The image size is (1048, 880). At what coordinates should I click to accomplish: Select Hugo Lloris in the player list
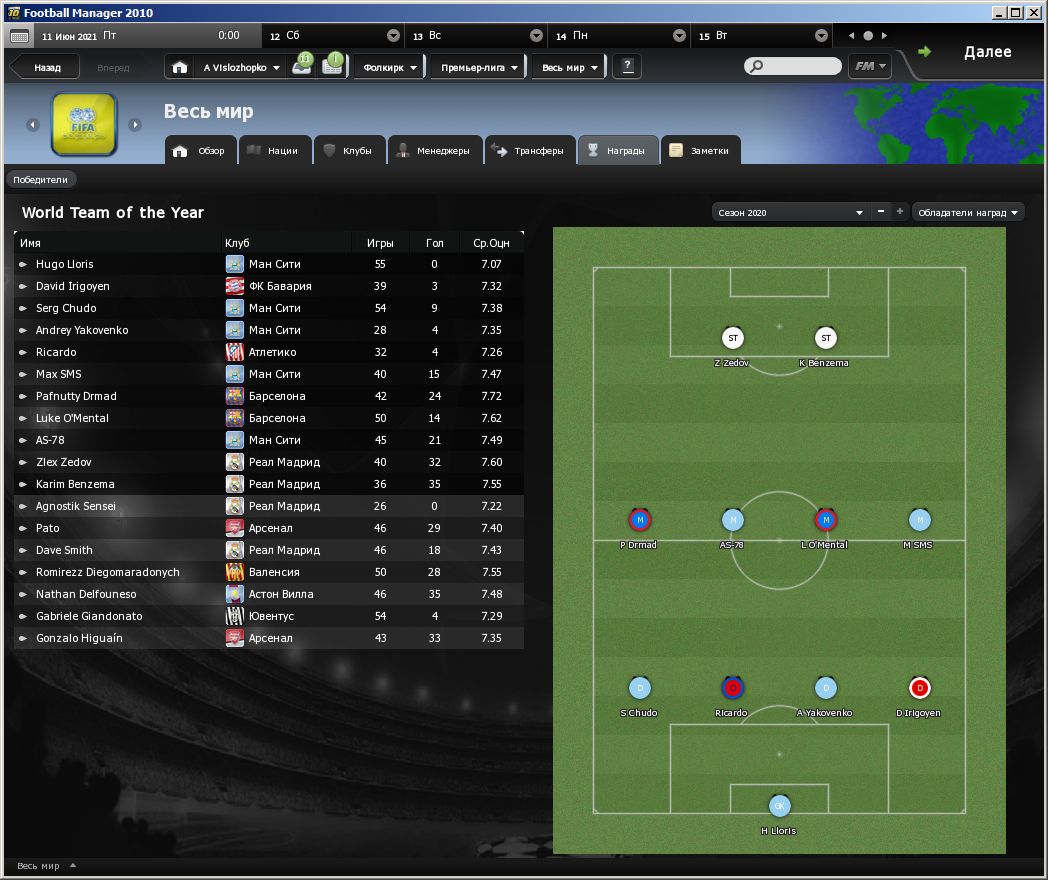(x=65, y=264)
